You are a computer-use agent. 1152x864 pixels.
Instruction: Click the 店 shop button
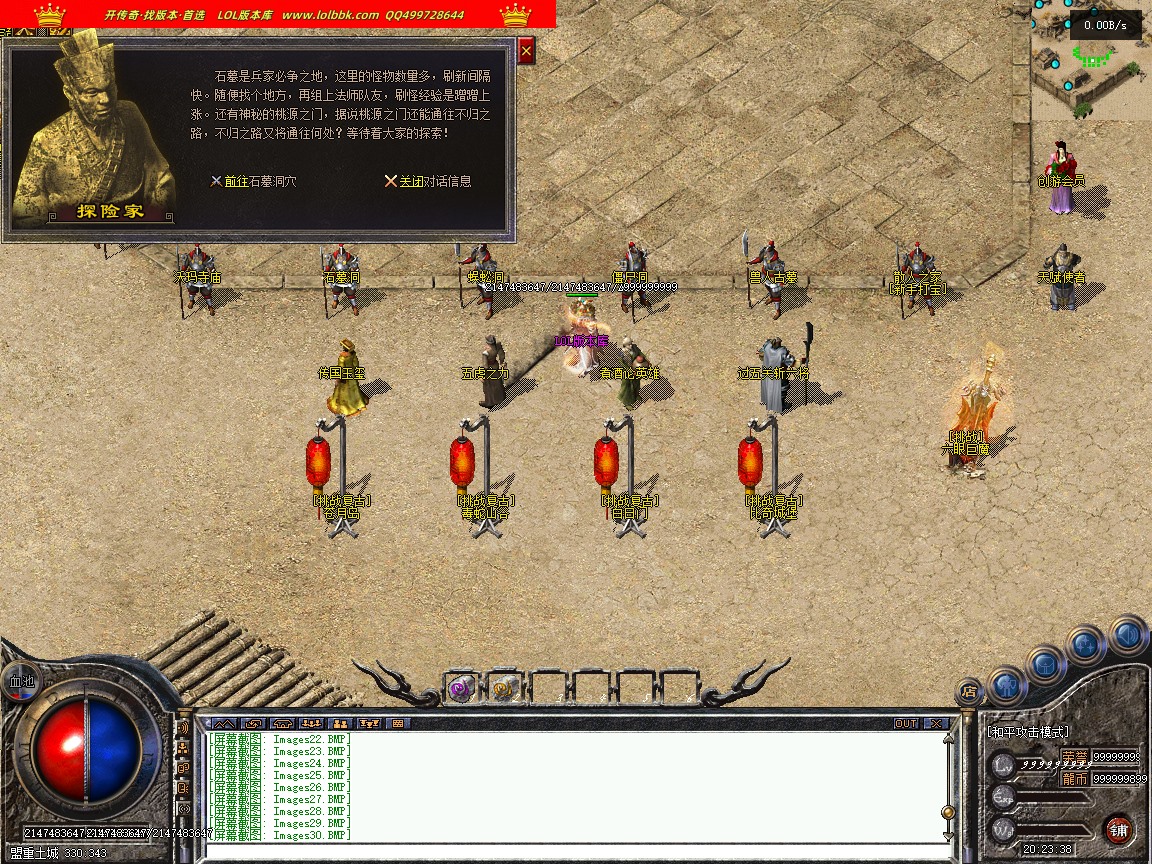(968, 690)
